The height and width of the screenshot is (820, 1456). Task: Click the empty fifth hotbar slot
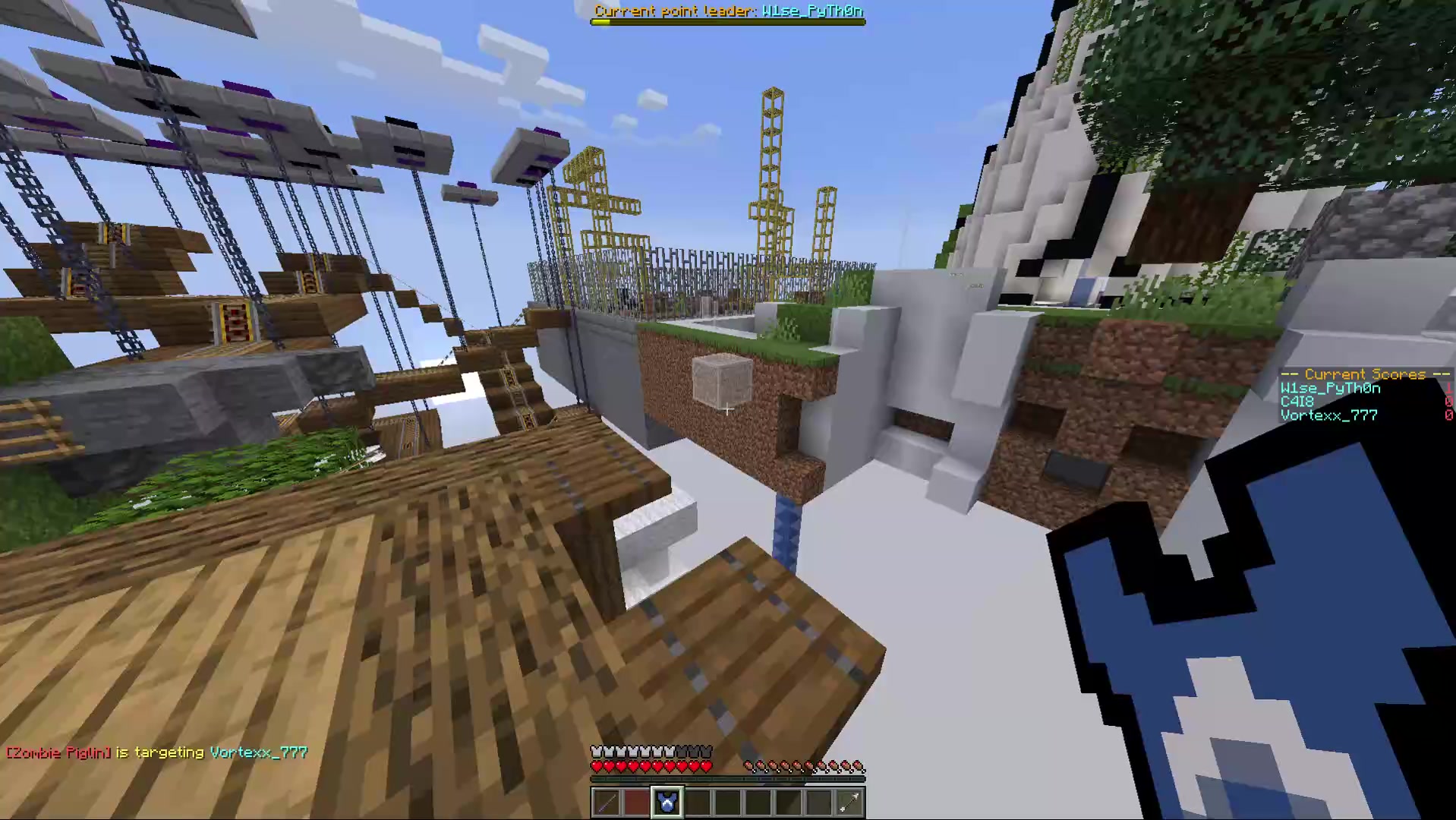727,803
